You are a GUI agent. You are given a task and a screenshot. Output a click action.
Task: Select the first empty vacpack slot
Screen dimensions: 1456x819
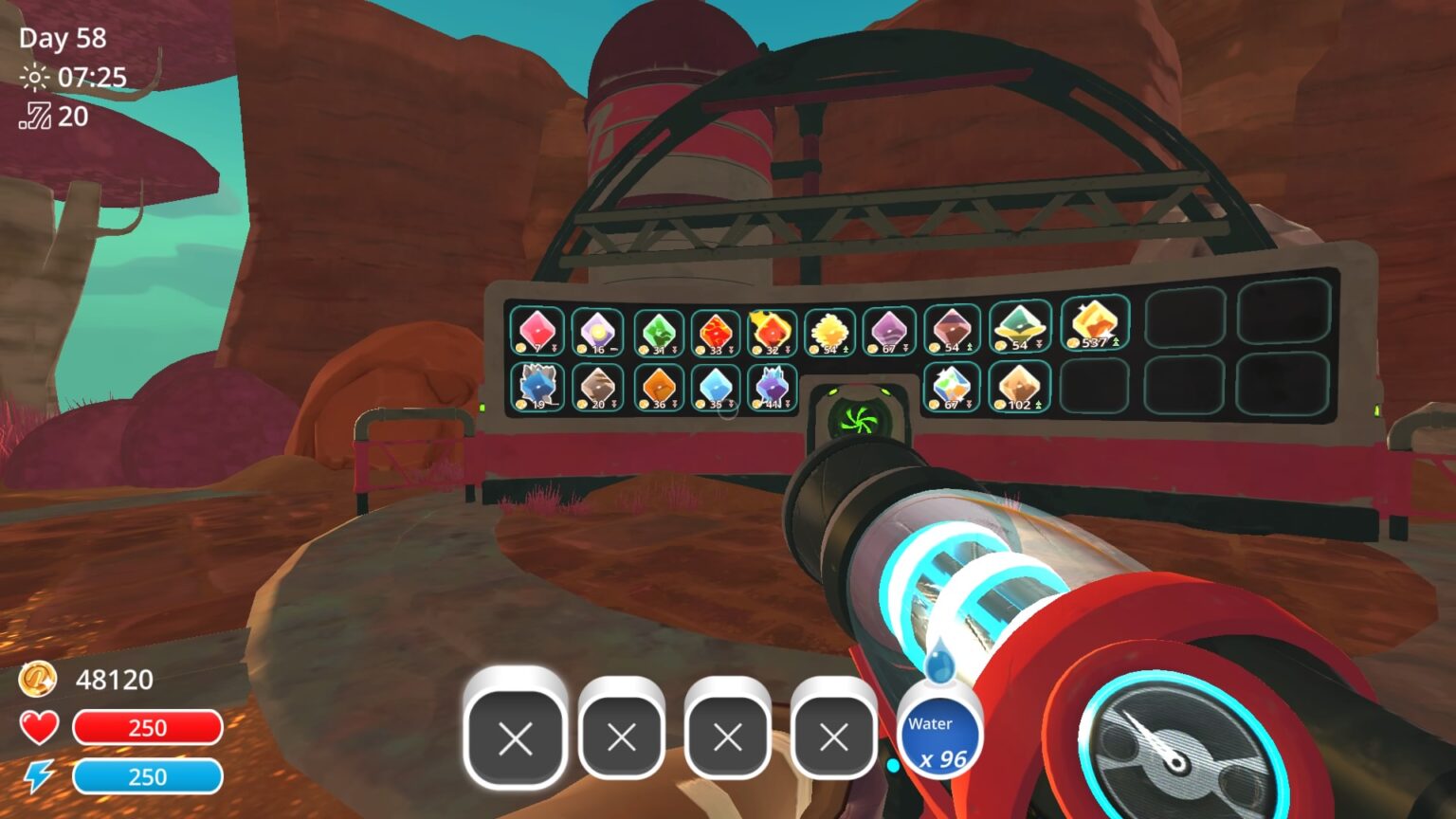pos(515,738)
